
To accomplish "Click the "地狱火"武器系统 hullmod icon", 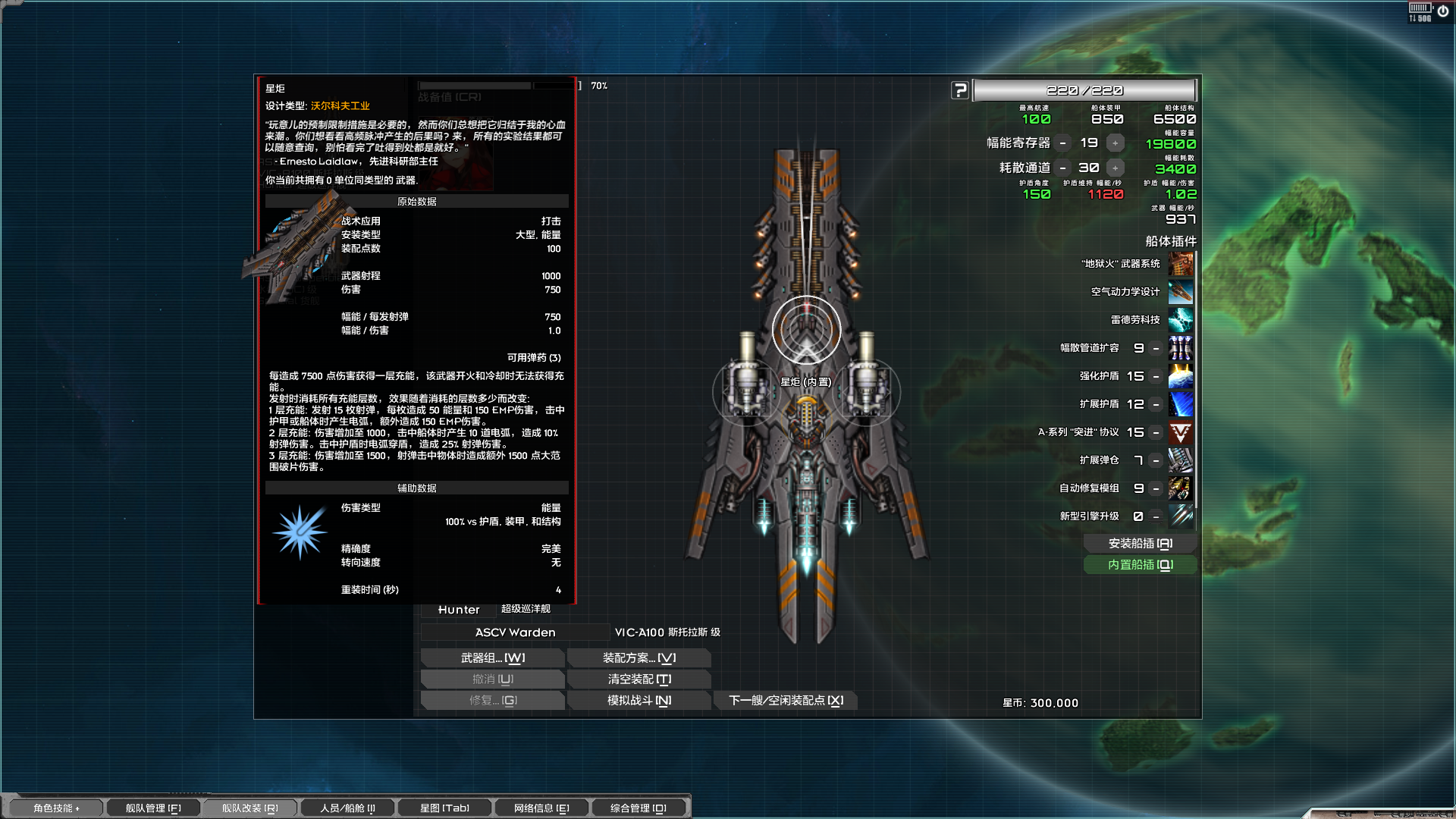I will click(x=1181, y=265).
